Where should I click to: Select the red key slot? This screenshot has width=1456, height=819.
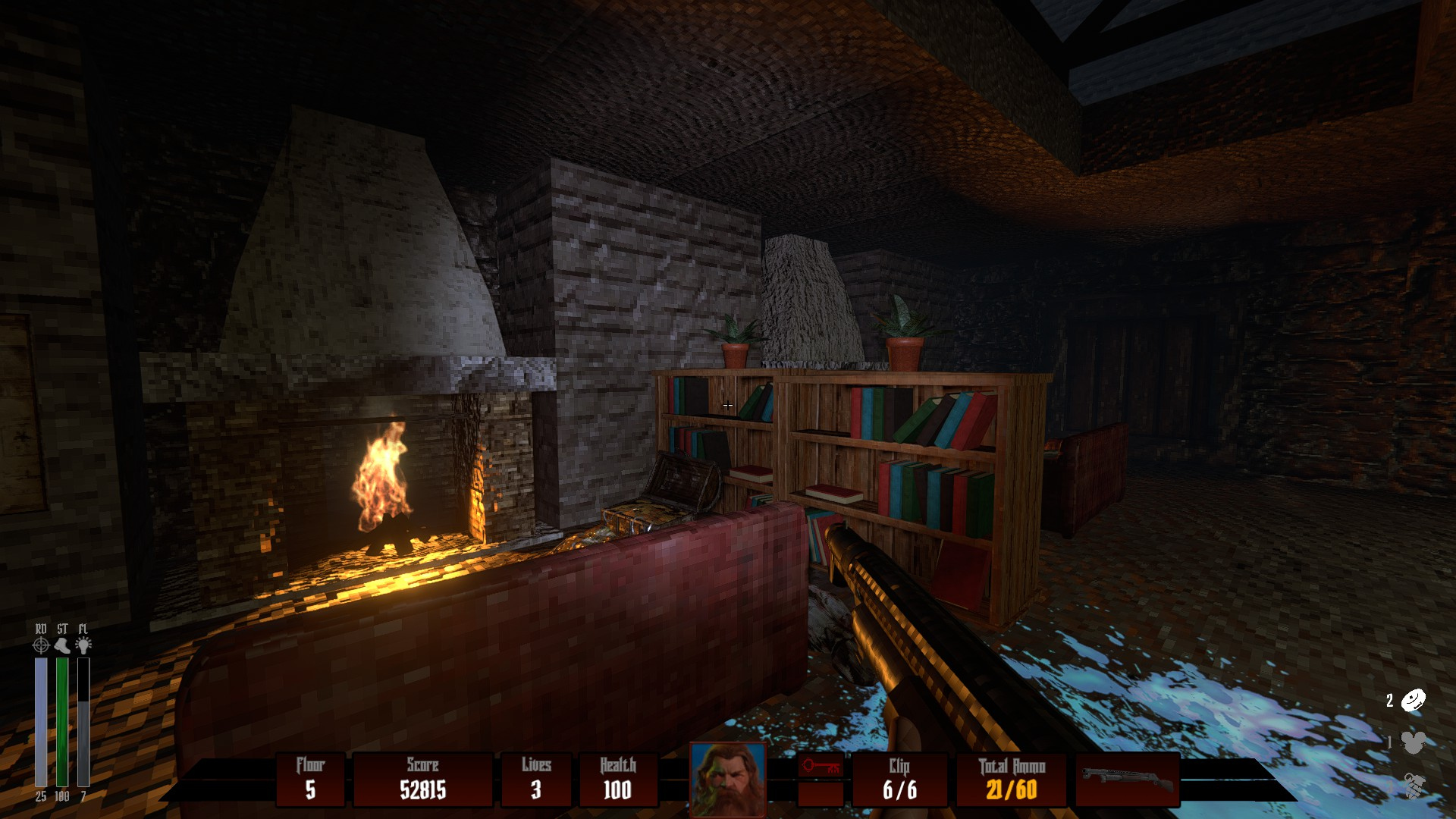[821, 767]
